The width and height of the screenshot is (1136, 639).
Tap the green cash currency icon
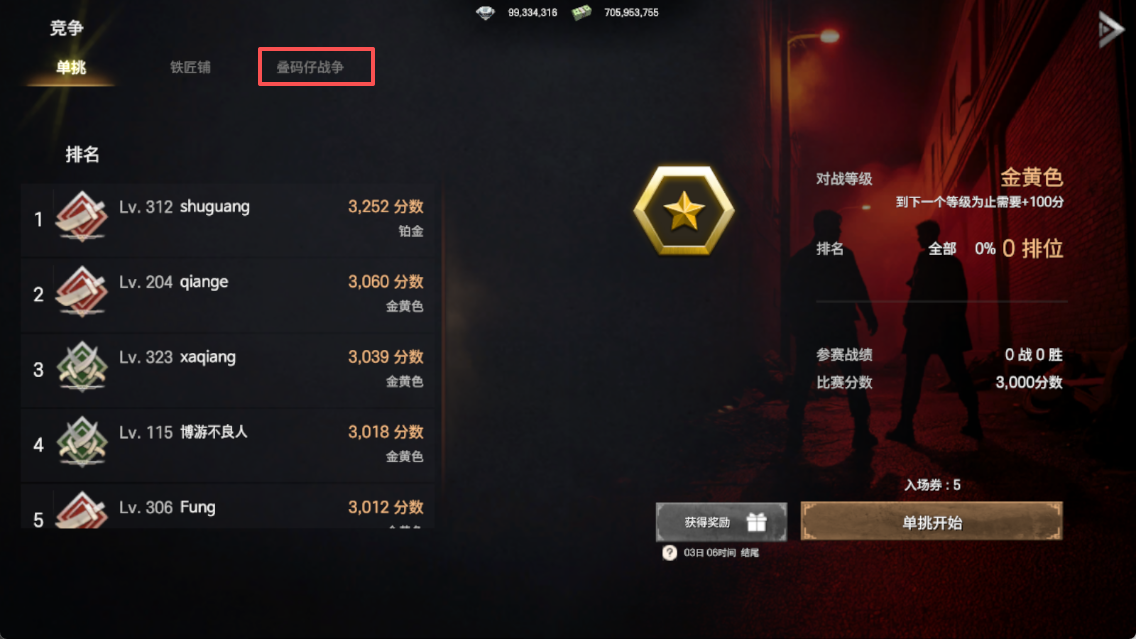[x=582, y=13]
